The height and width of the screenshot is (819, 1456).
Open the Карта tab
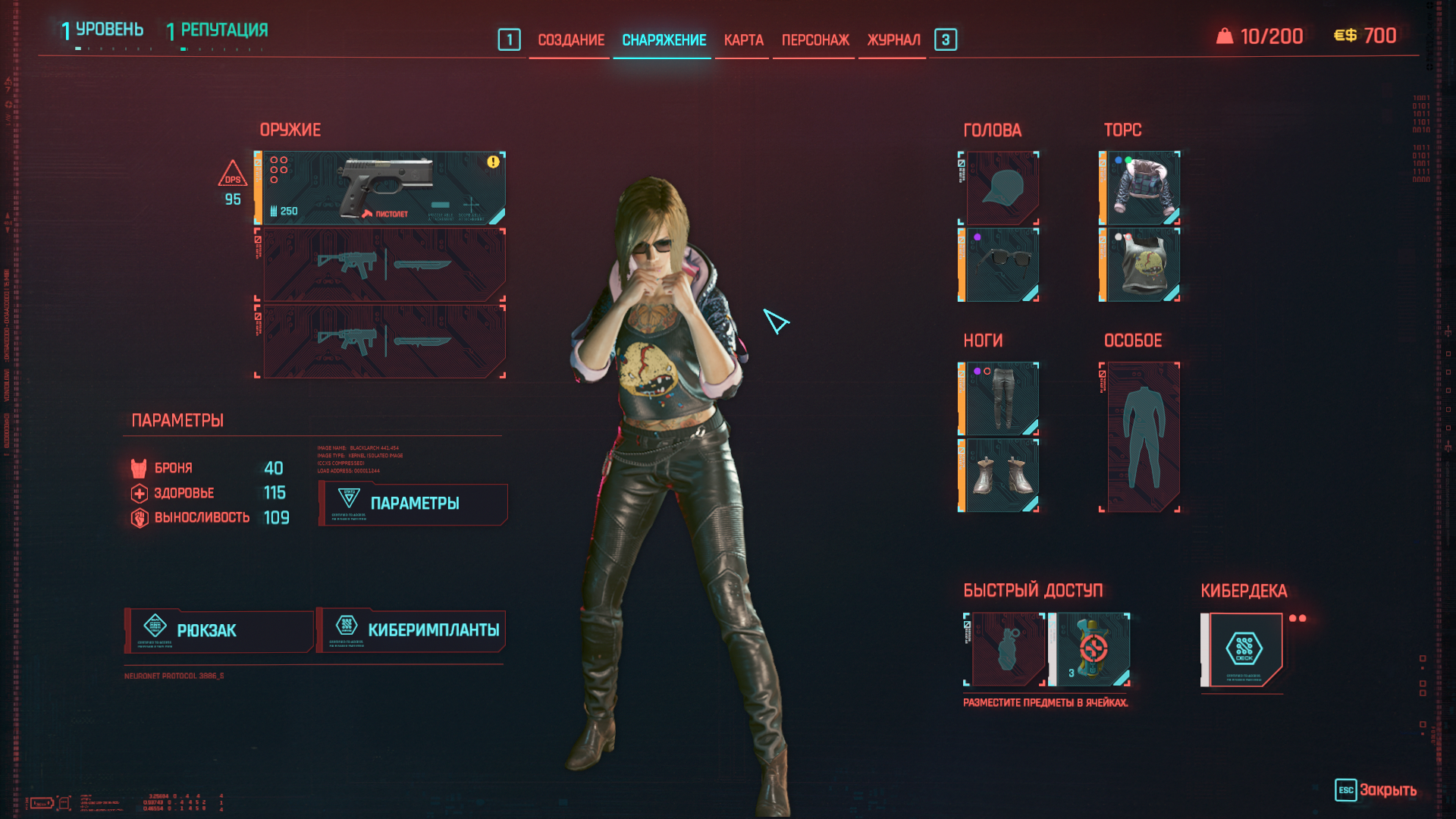[743, 40]
